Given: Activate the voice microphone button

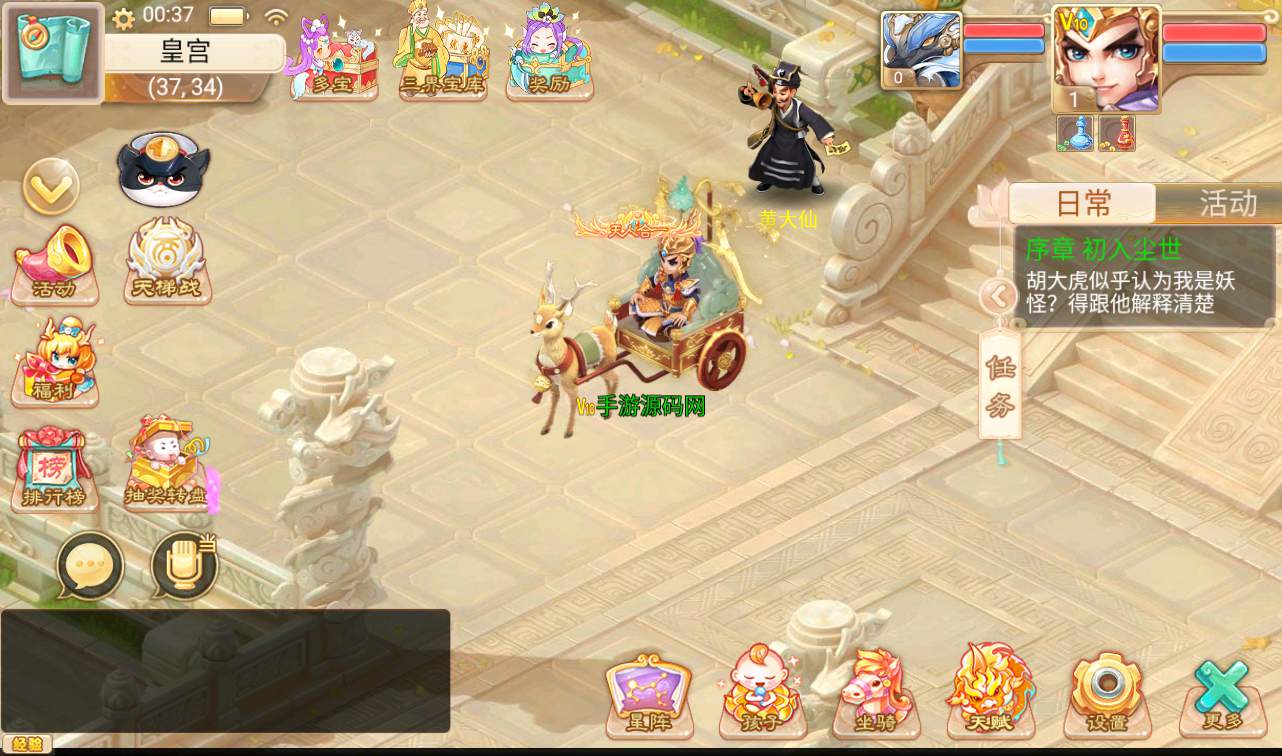Looking at the screenshot, I should click(x=185, y=566).
